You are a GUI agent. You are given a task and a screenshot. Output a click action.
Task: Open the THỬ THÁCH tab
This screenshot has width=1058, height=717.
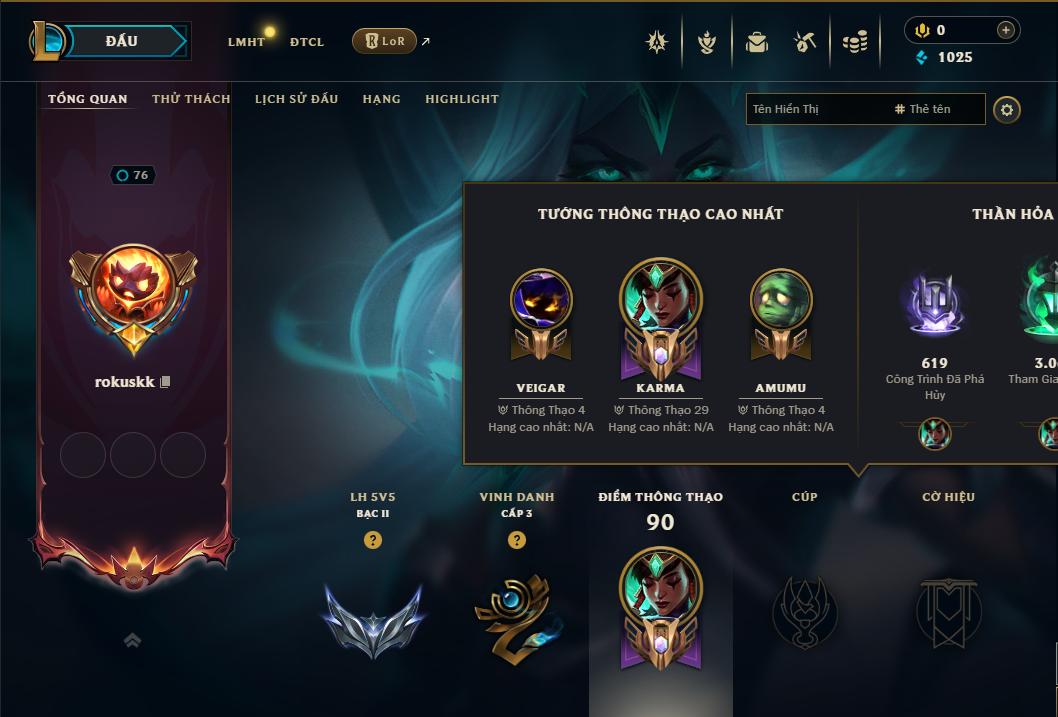click(191, 99)
